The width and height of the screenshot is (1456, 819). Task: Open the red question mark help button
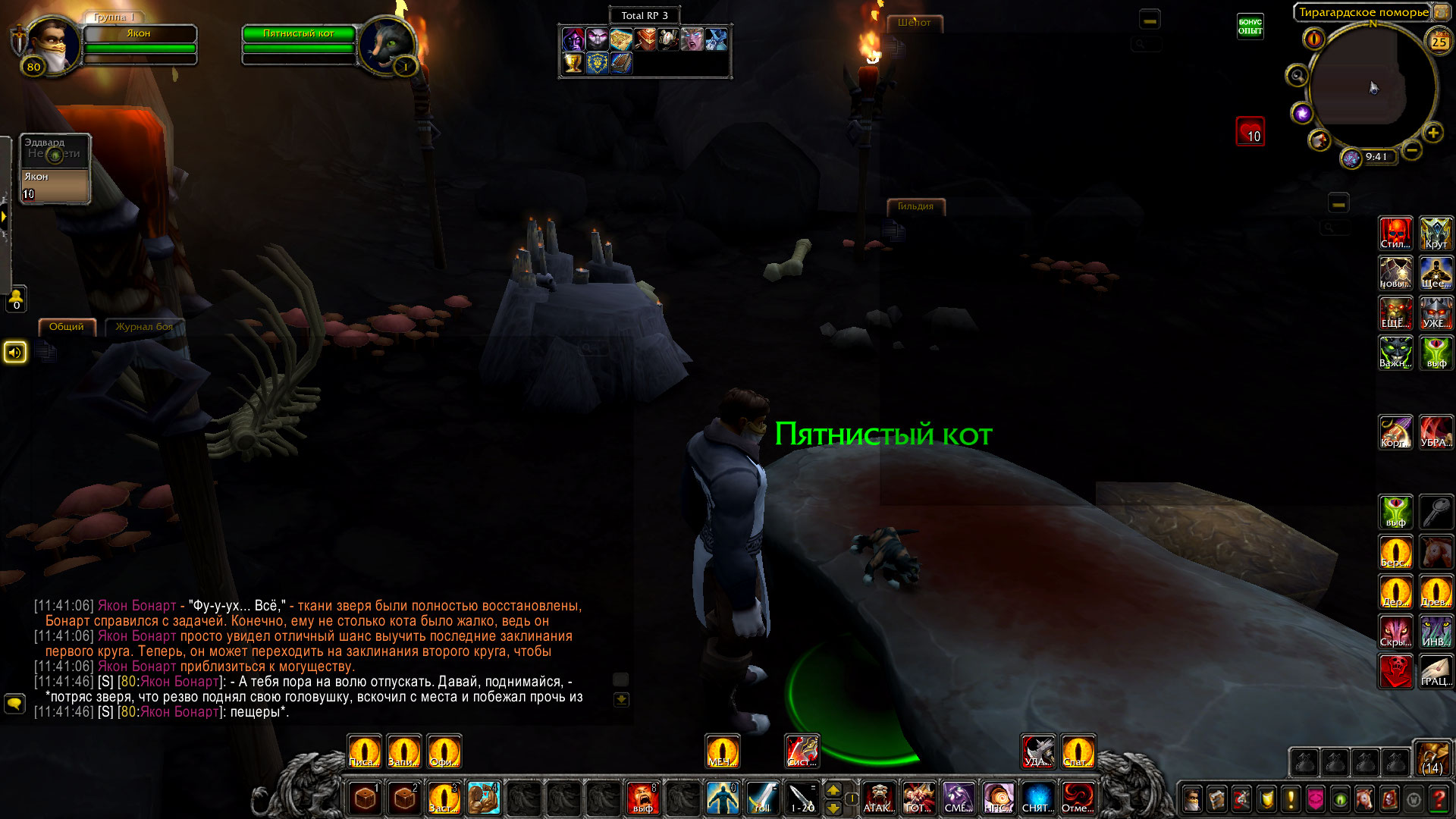1439,799
